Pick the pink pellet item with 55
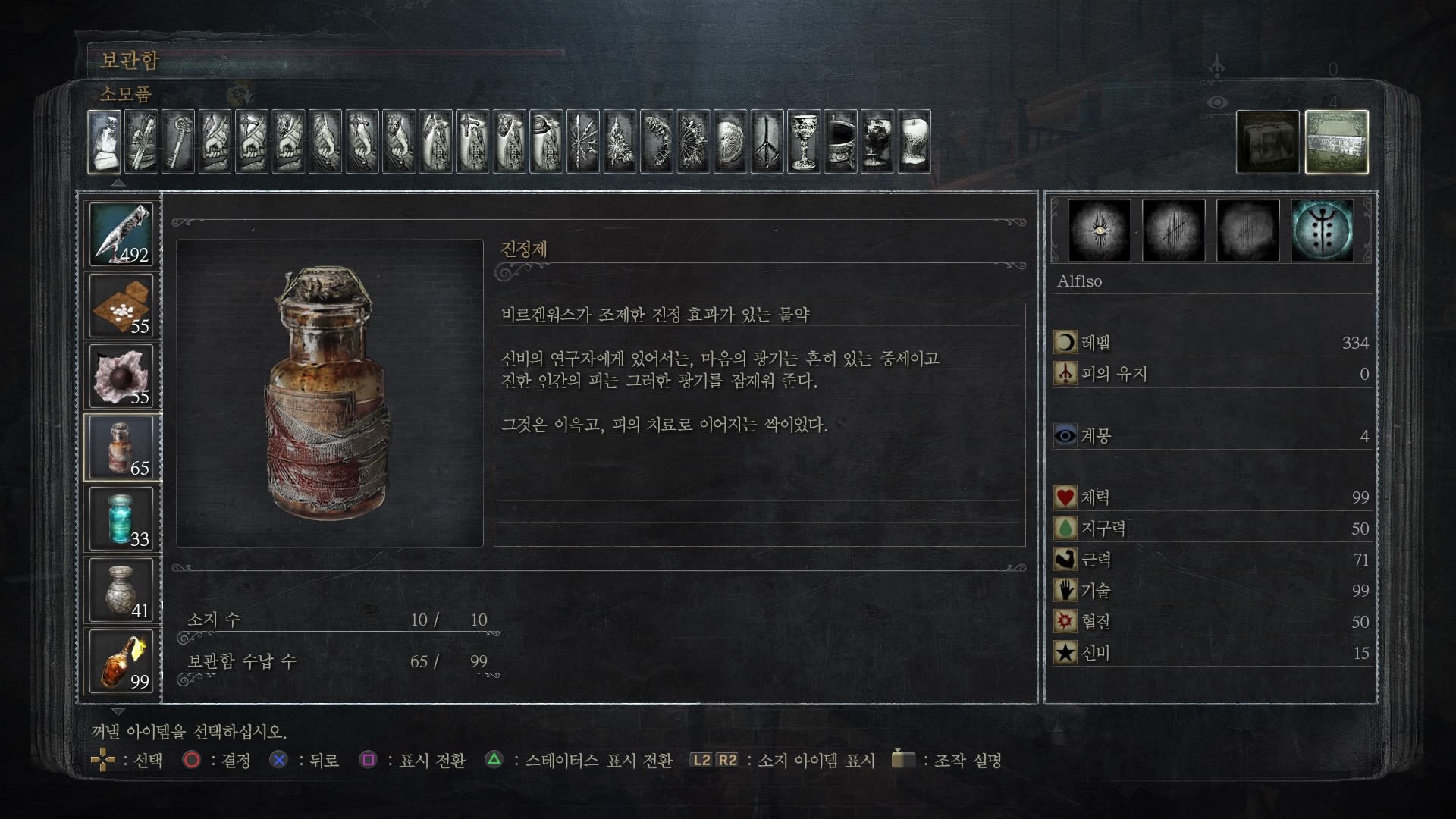 pyautogui.click(x=121, y=376)
